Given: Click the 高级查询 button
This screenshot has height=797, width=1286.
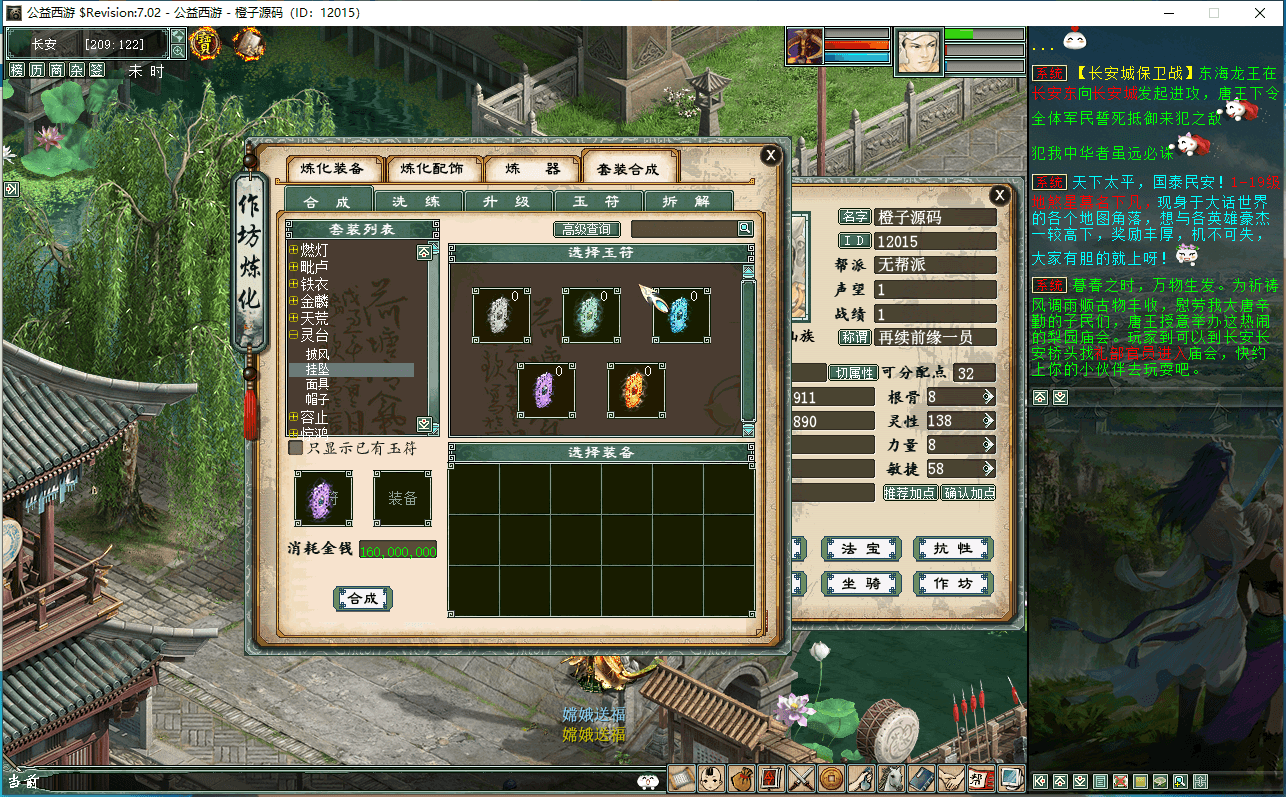Looking at the screenshot, I should click(x=587, y=229).
